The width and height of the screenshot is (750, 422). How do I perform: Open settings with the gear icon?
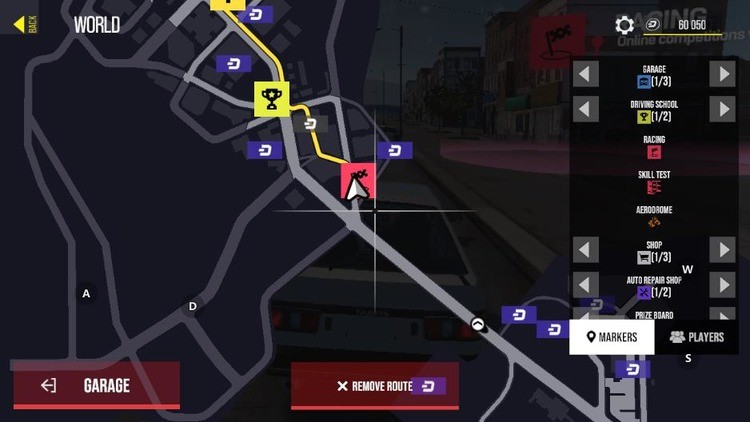(625, 25)
